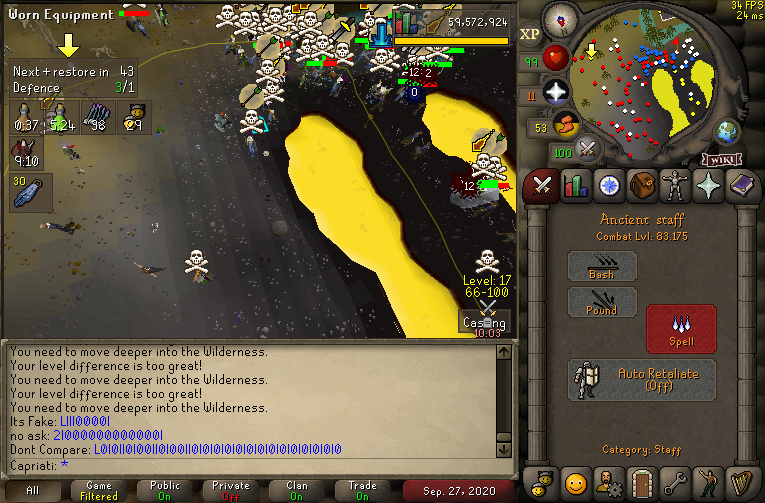Switch to the Magic spellbook tab
765x503 pixels.
tap(742, 186)
